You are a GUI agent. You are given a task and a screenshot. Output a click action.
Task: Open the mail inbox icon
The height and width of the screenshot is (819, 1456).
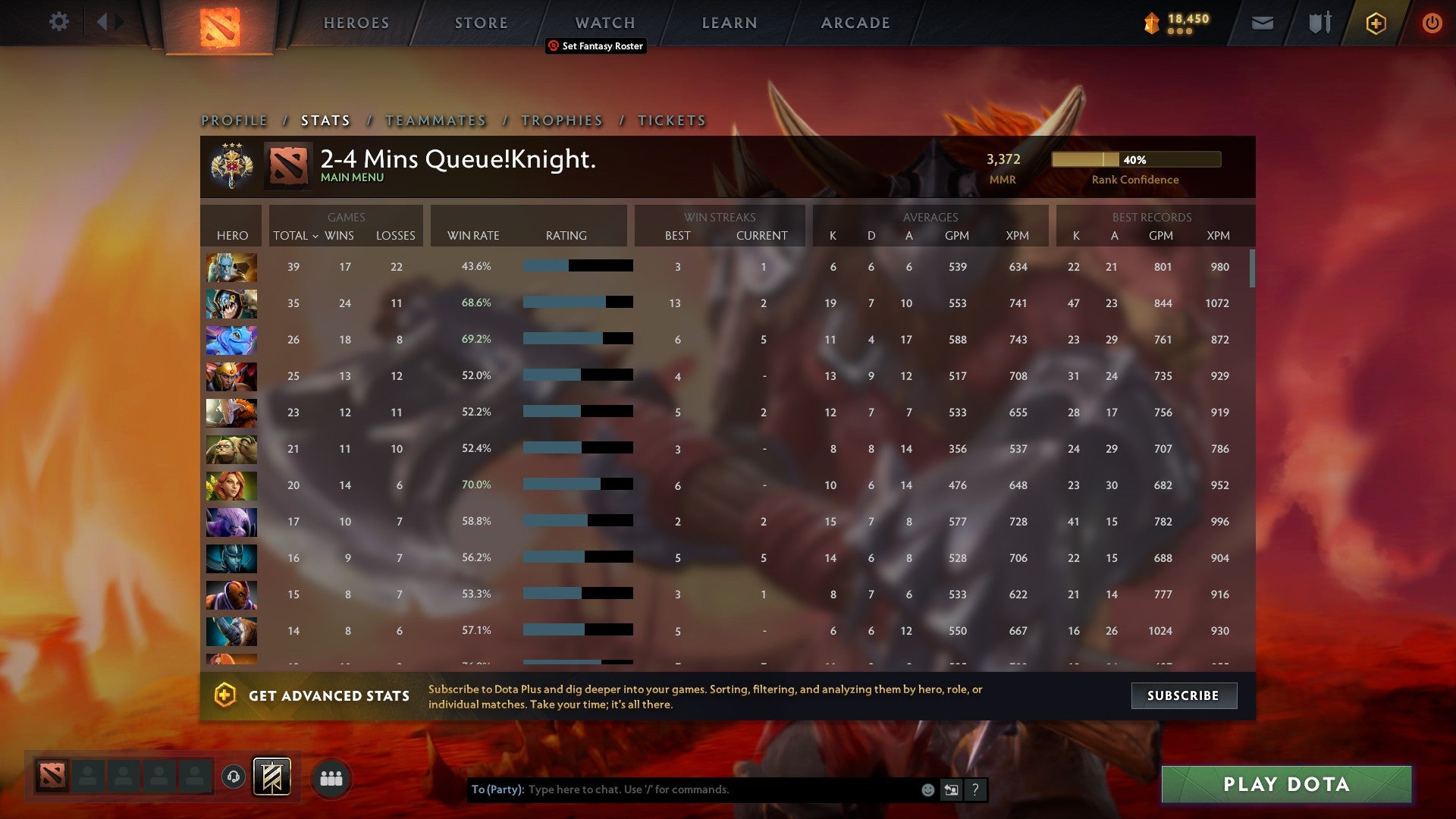tap(1263, 23)
